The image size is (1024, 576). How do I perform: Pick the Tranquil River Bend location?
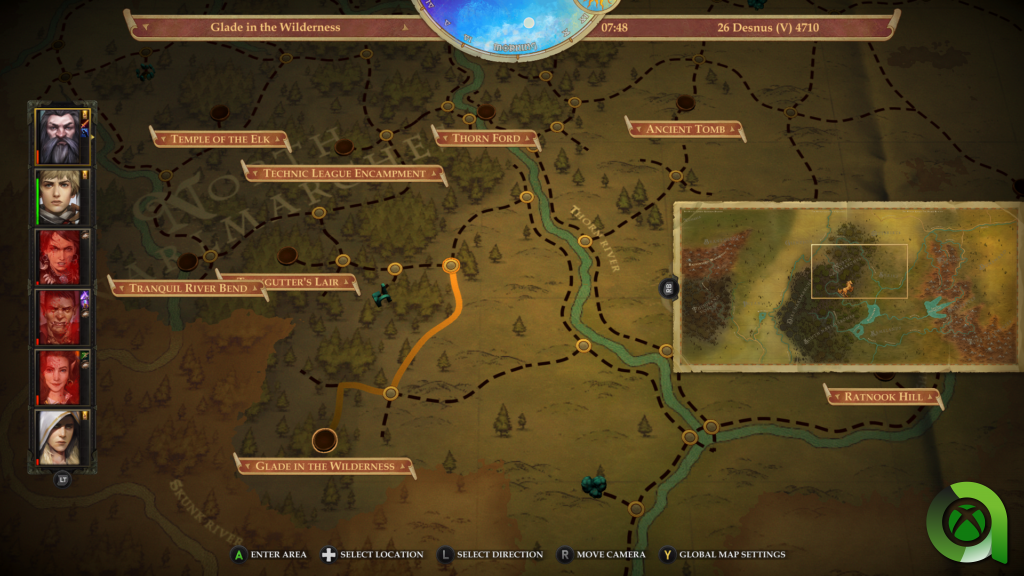188,288
